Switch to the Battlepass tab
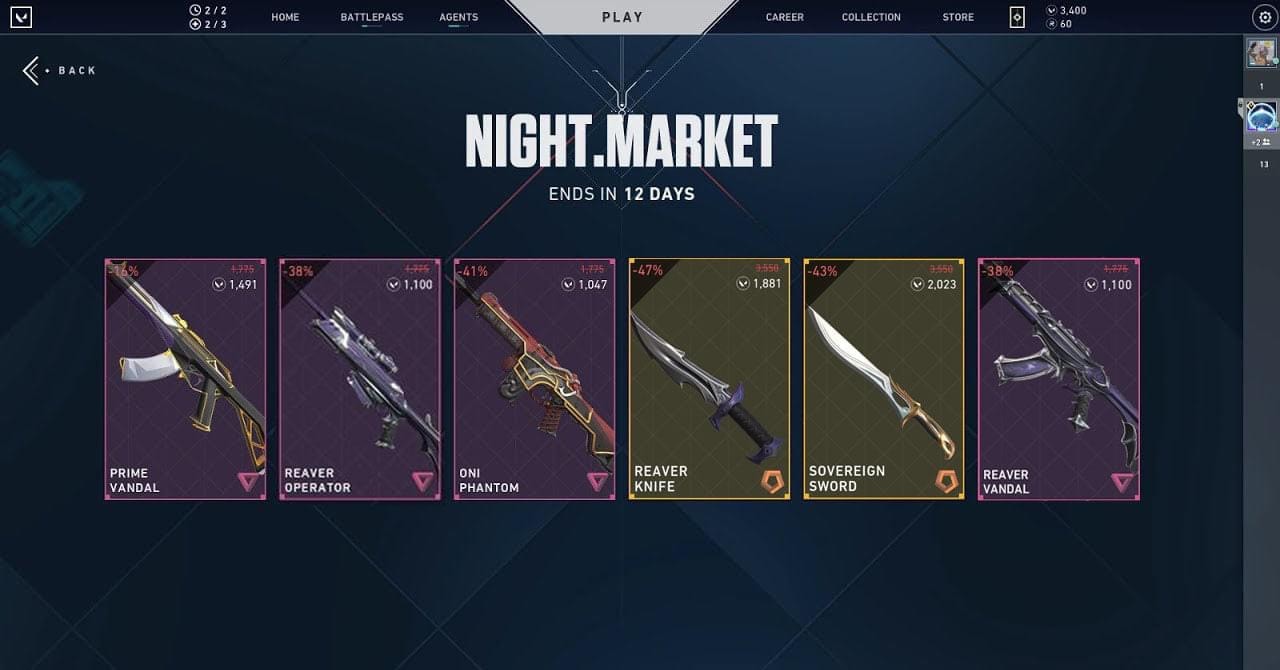This screenshot has width=1280, height=670. [x=372, y=17]
